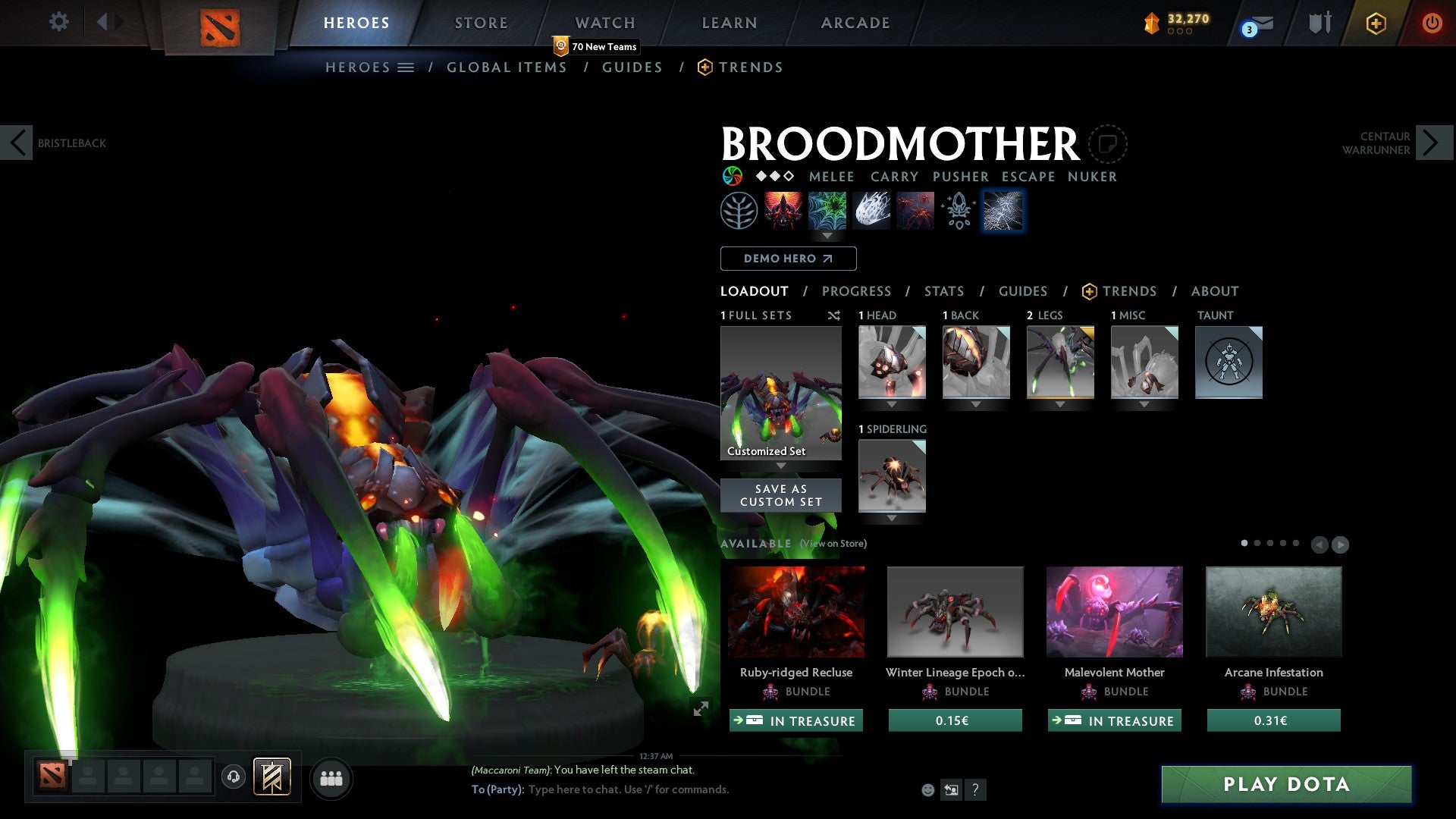Screen dimensions: 1456x819
Task: Expand the HEAD item slot dropdown arrow
Action: (892, 404)
